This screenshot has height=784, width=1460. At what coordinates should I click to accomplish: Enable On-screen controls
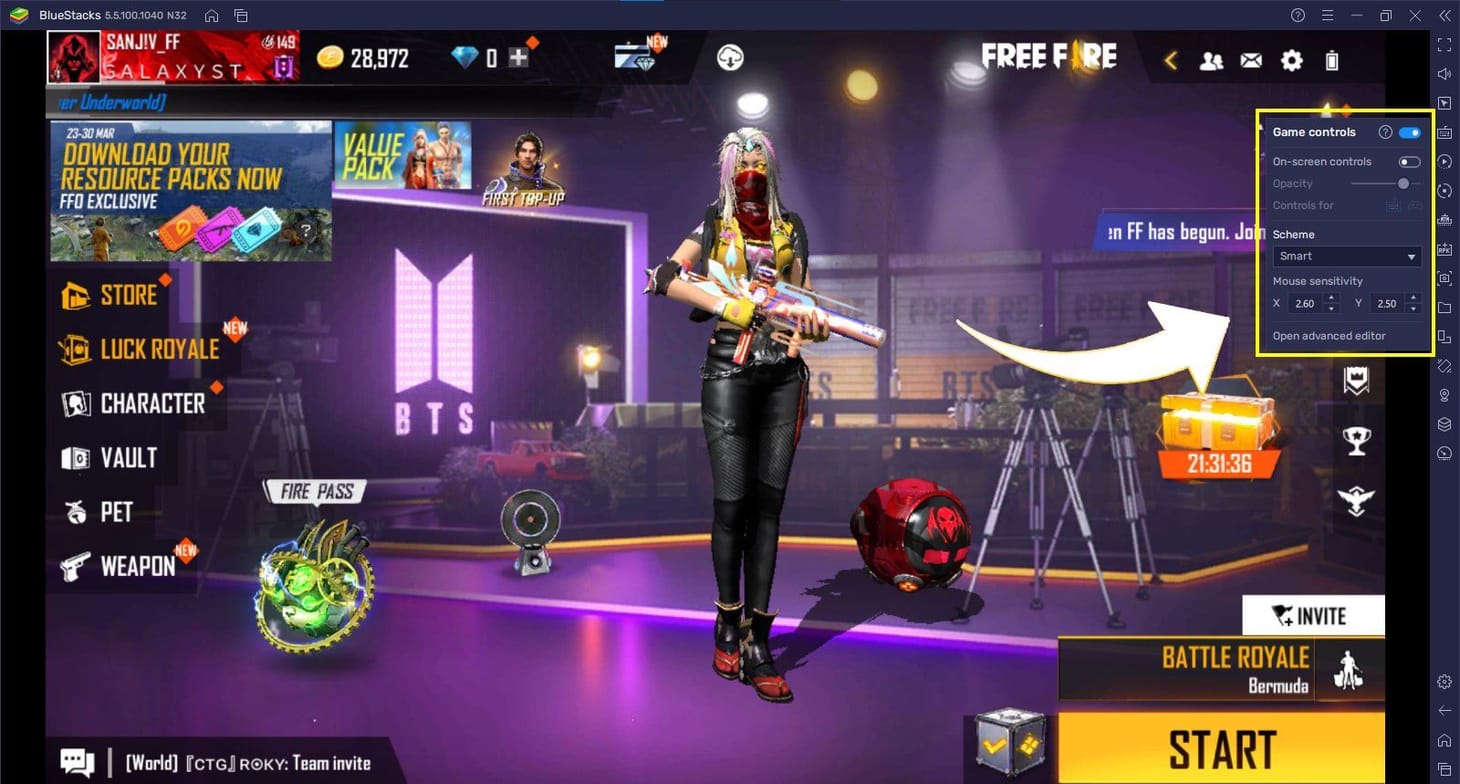[x=1410, y=161]
